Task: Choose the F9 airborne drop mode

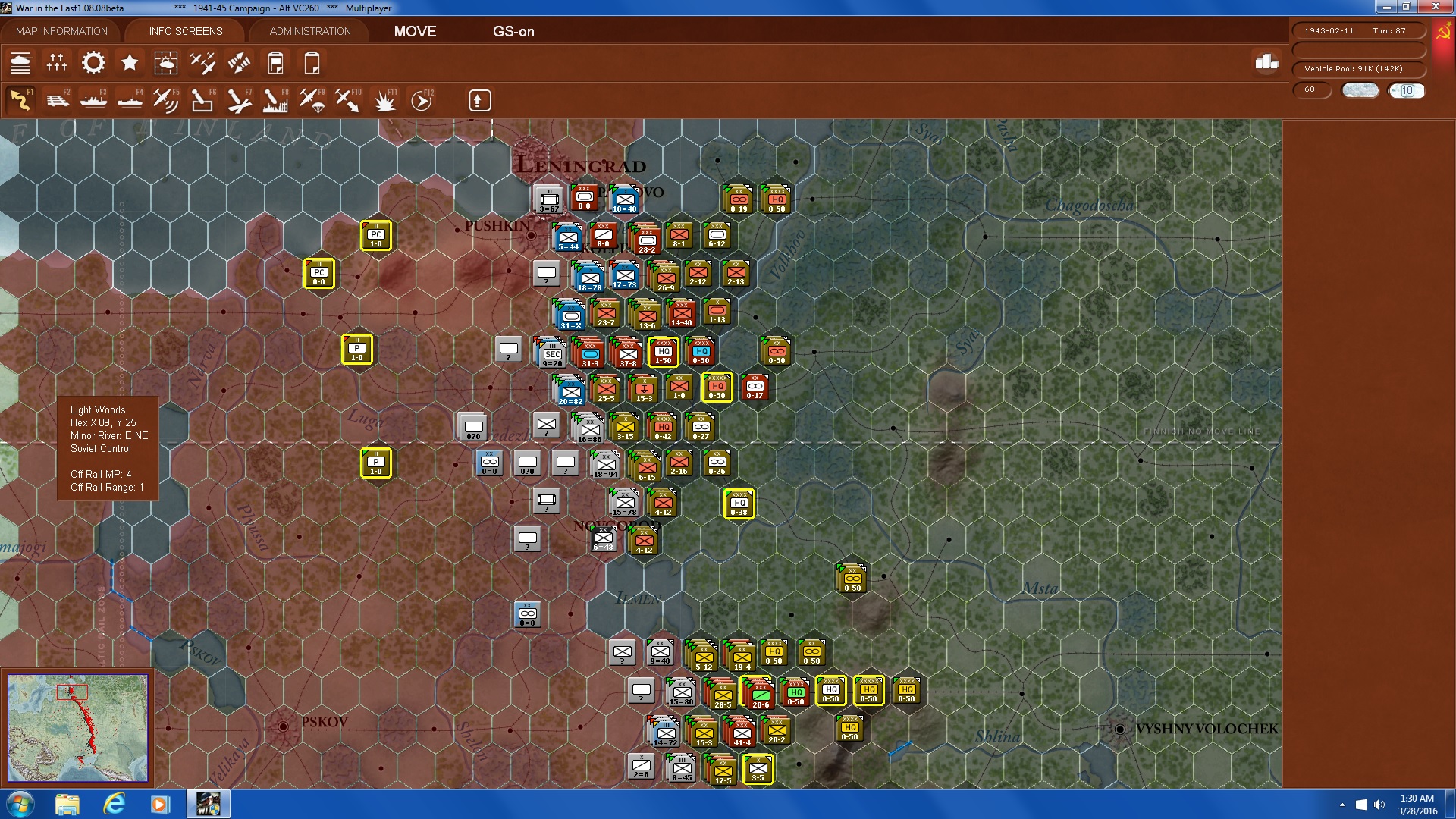Action: [x=312, y=99]
